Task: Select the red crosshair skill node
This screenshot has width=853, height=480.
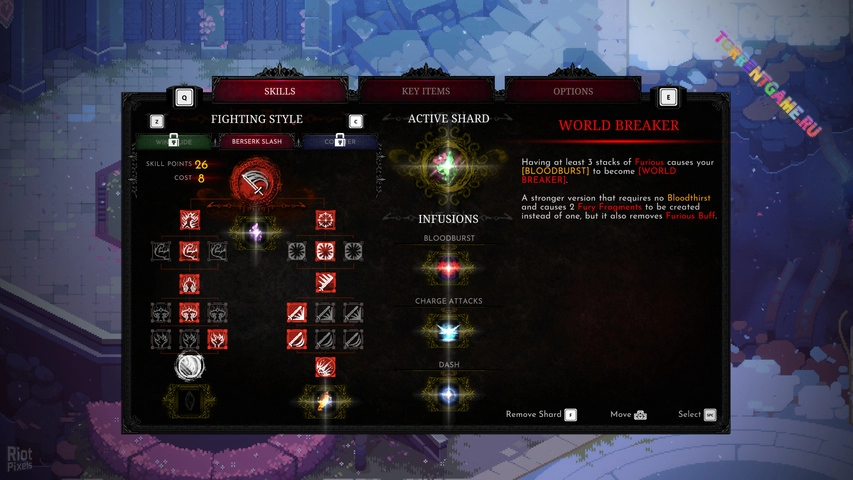Action: [x=325, y=220]
